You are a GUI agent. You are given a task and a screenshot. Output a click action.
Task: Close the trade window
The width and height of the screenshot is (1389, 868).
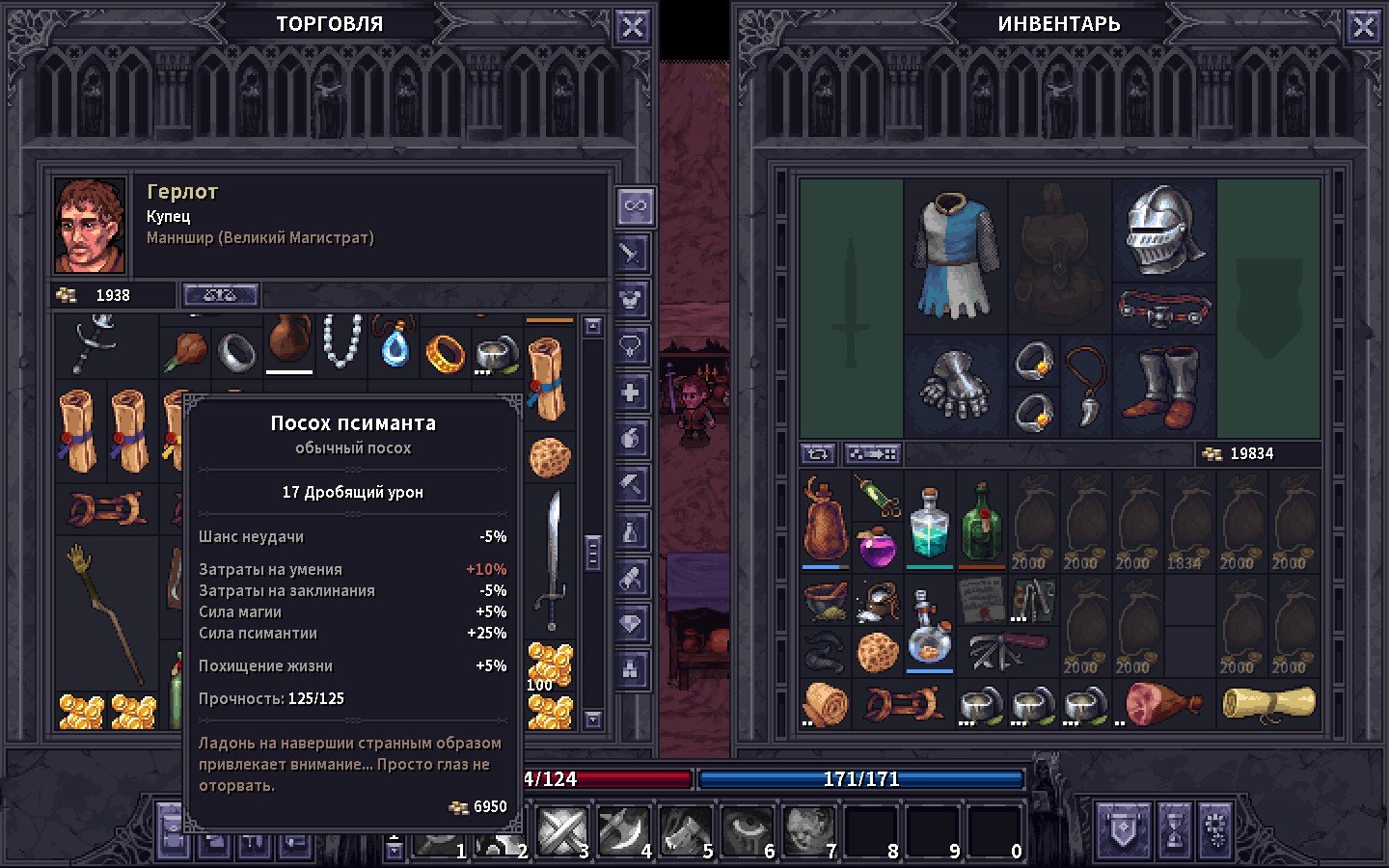click(x=632, y=27)
